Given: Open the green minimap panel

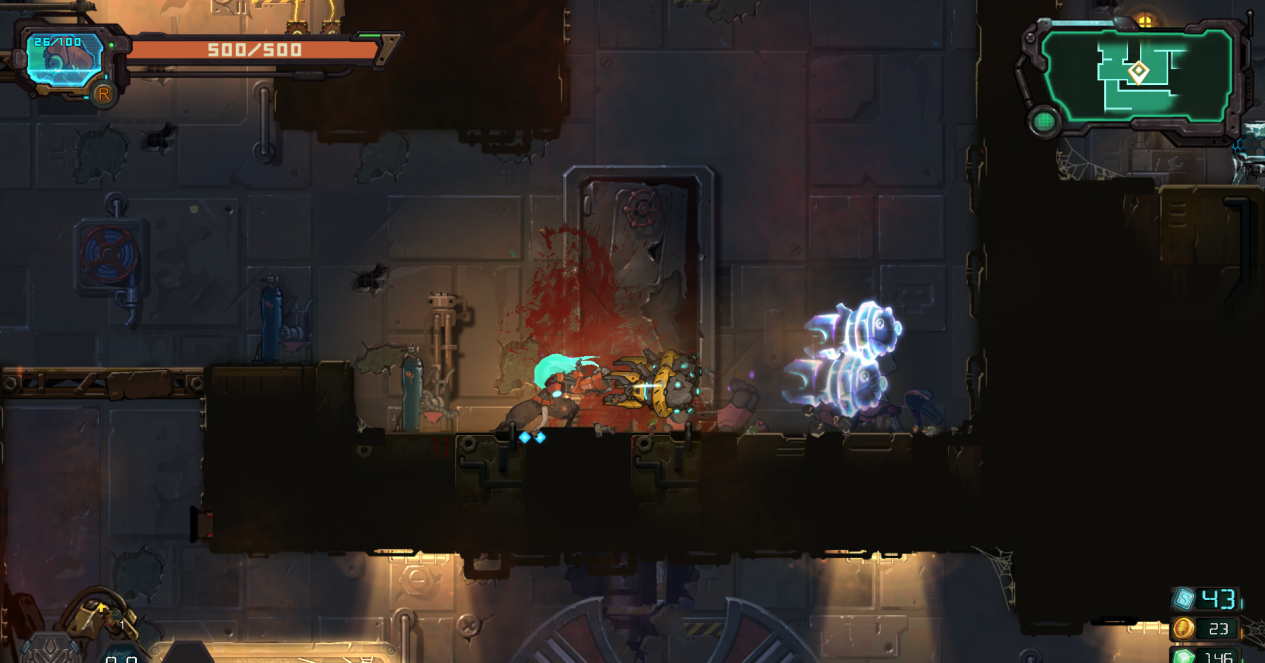Looking at the screenshot, I should (1138, 75).
